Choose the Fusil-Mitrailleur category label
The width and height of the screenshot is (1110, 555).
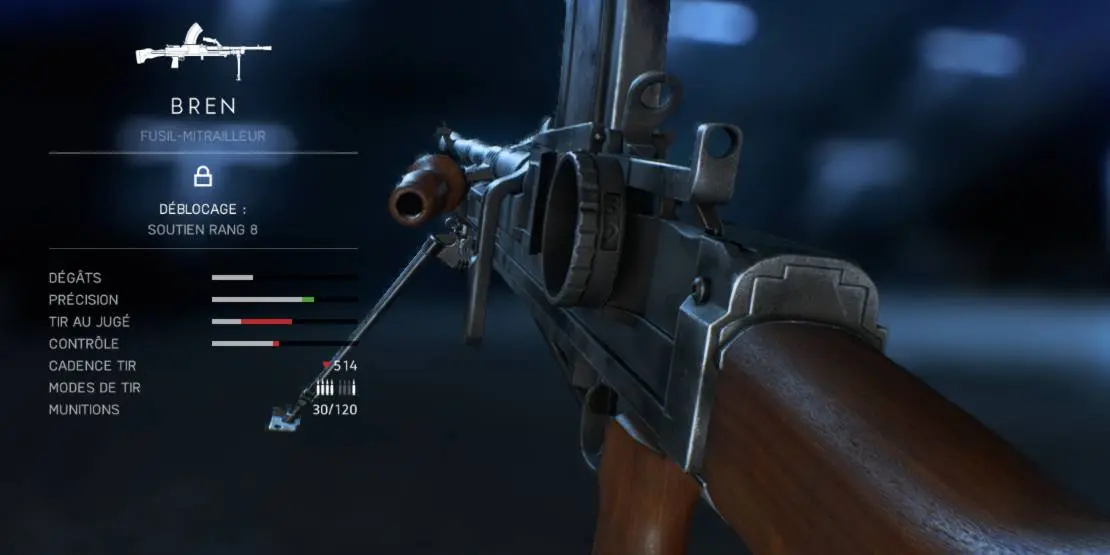point(203,136)
